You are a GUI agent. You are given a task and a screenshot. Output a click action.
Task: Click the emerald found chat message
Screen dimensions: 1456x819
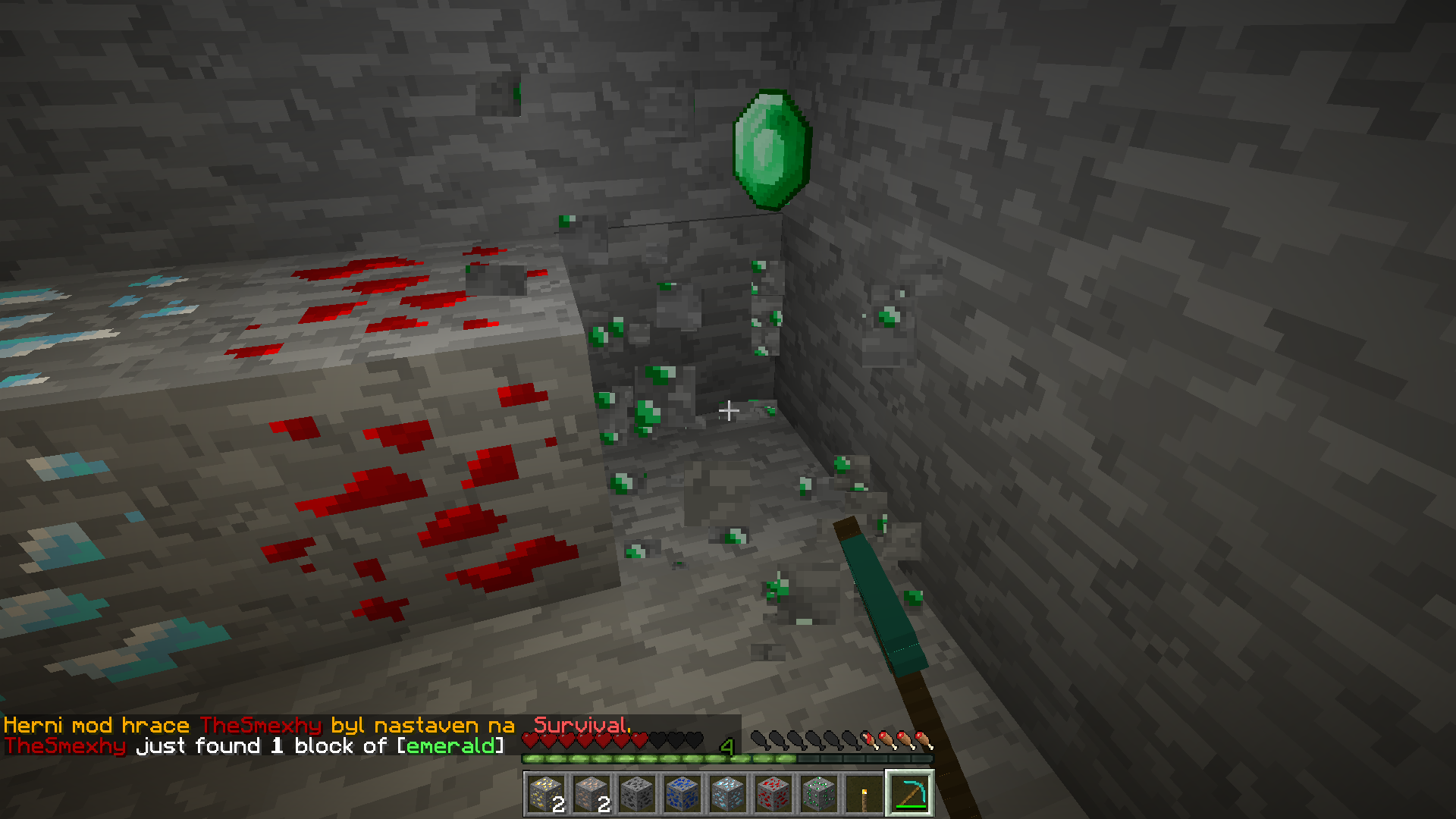[254, 746]
